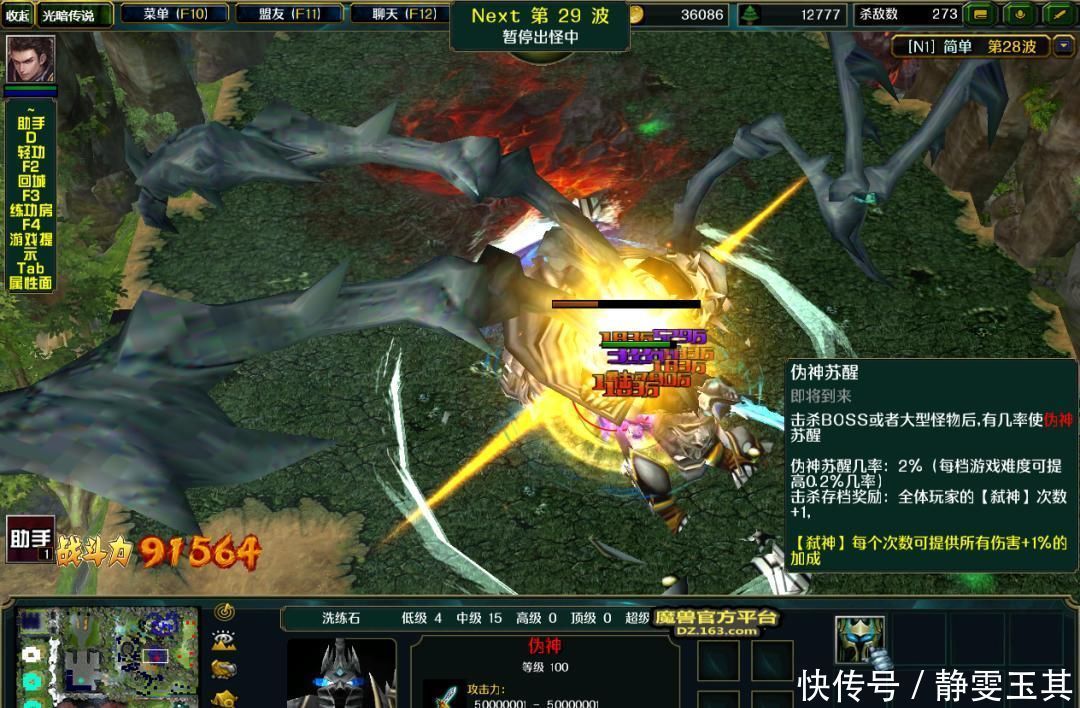Click the 助手 square icon button
Image resolution: width=1080 pixels, height=708 pixels.
[x=30, y=540]
